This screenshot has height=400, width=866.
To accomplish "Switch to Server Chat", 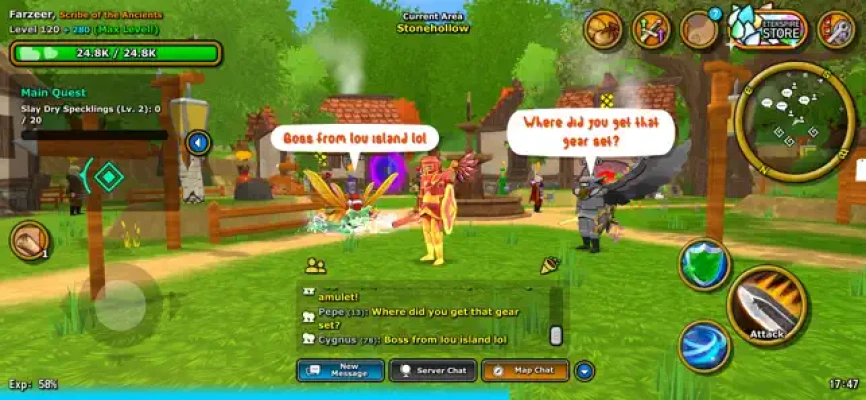I will pos(432,370).
